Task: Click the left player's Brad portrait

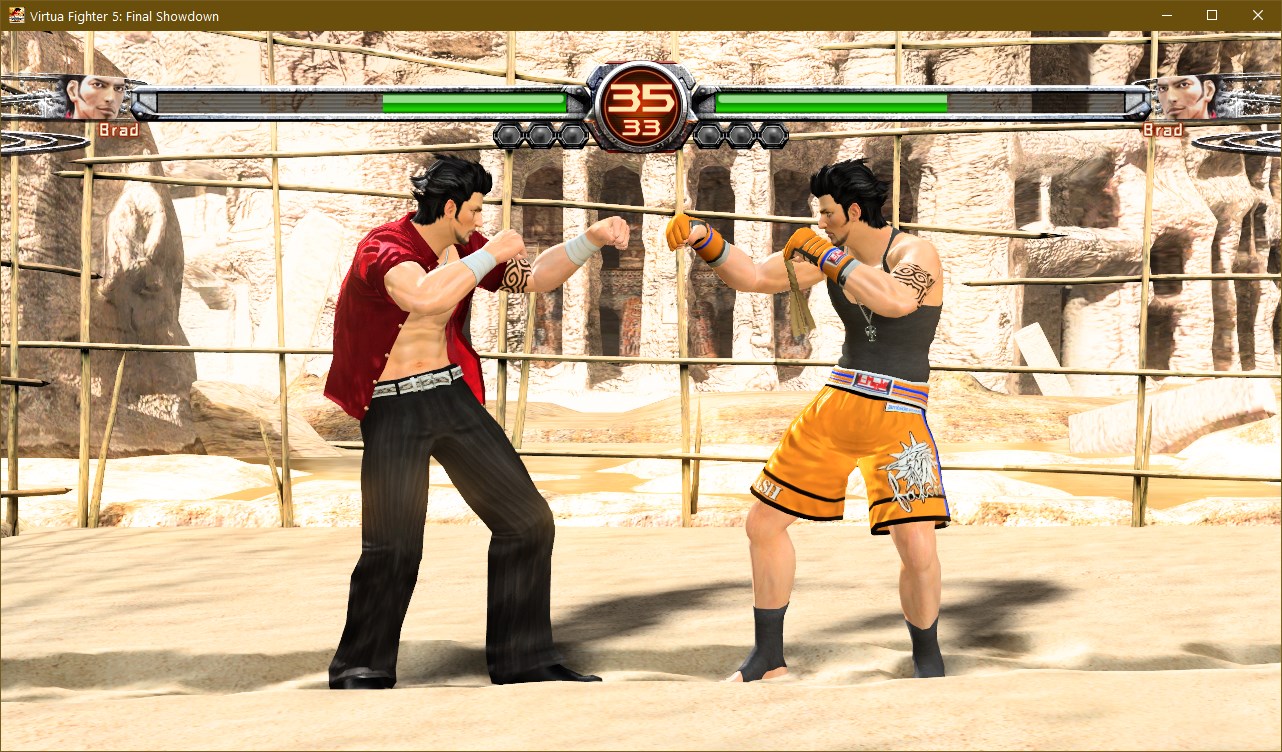Action: (x=97, y=98)
